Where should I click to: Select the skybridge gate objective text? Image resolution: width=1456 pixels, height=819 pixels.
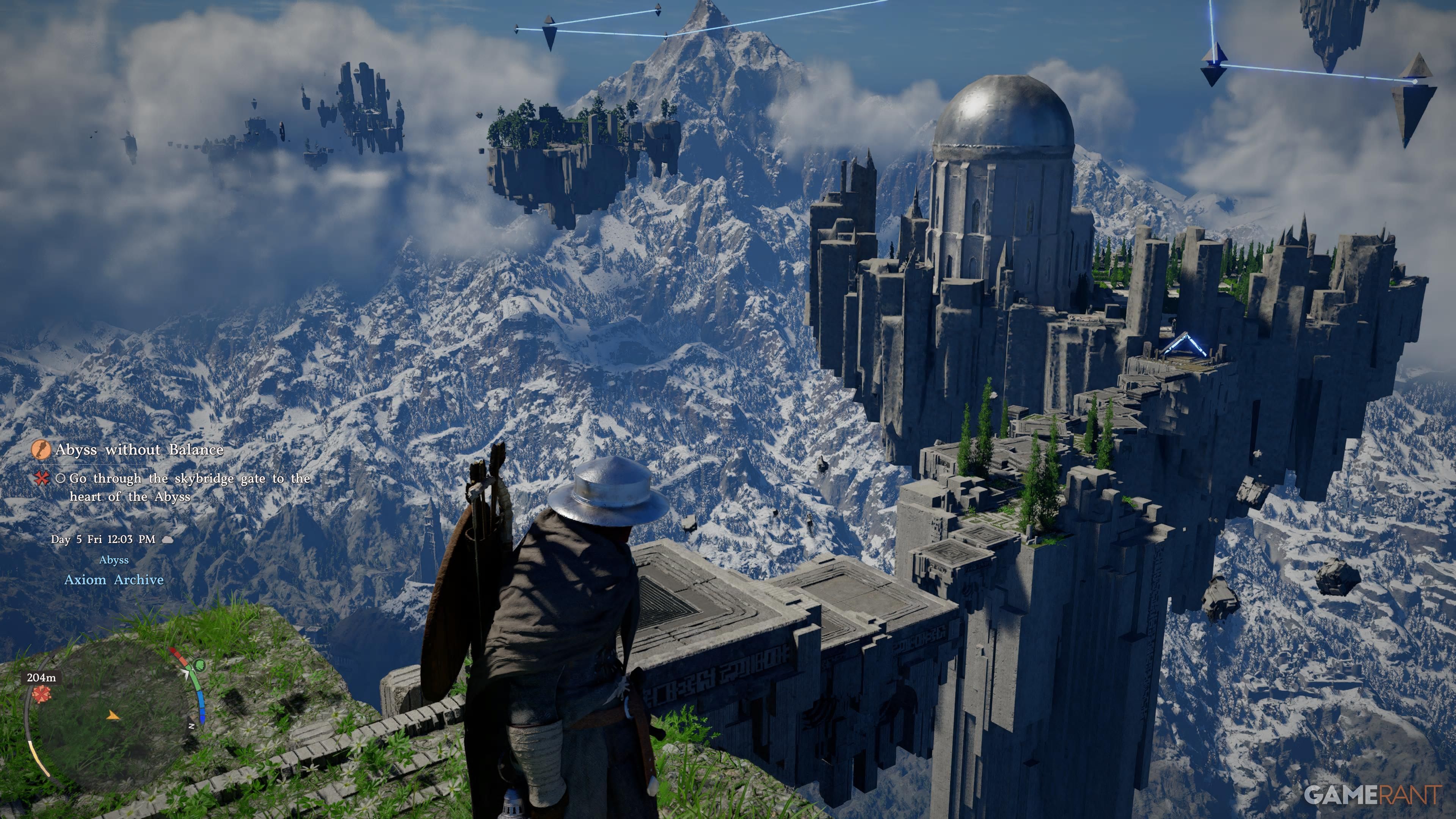click(190, 487)
